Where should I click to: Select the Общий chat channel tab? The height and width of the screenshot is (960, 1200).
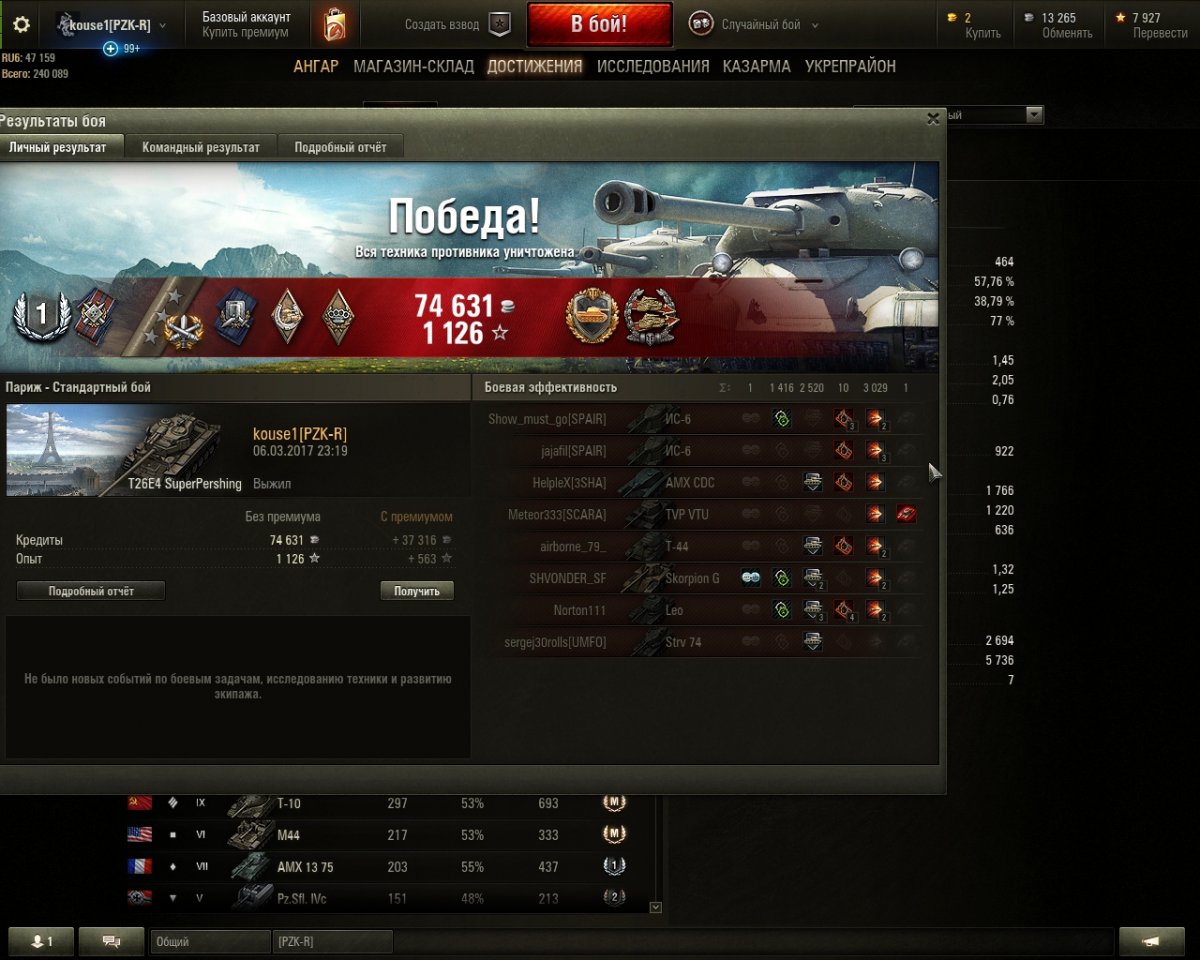point(210,942)
